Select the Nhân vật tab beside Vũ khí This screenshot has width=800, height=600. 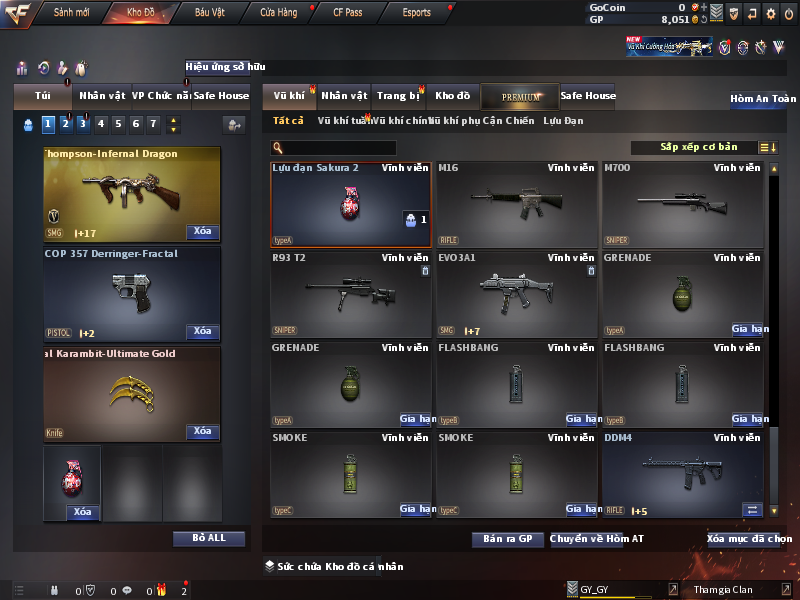tap(344, 96)
